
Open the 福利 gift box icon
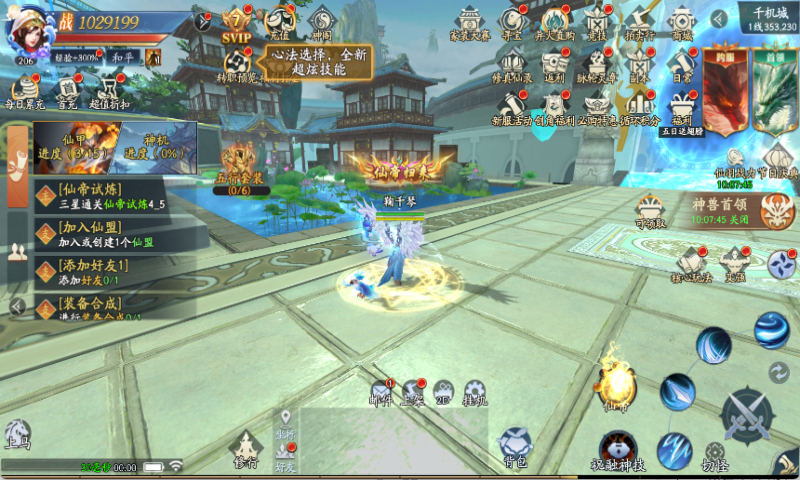[x=683, y=106]
